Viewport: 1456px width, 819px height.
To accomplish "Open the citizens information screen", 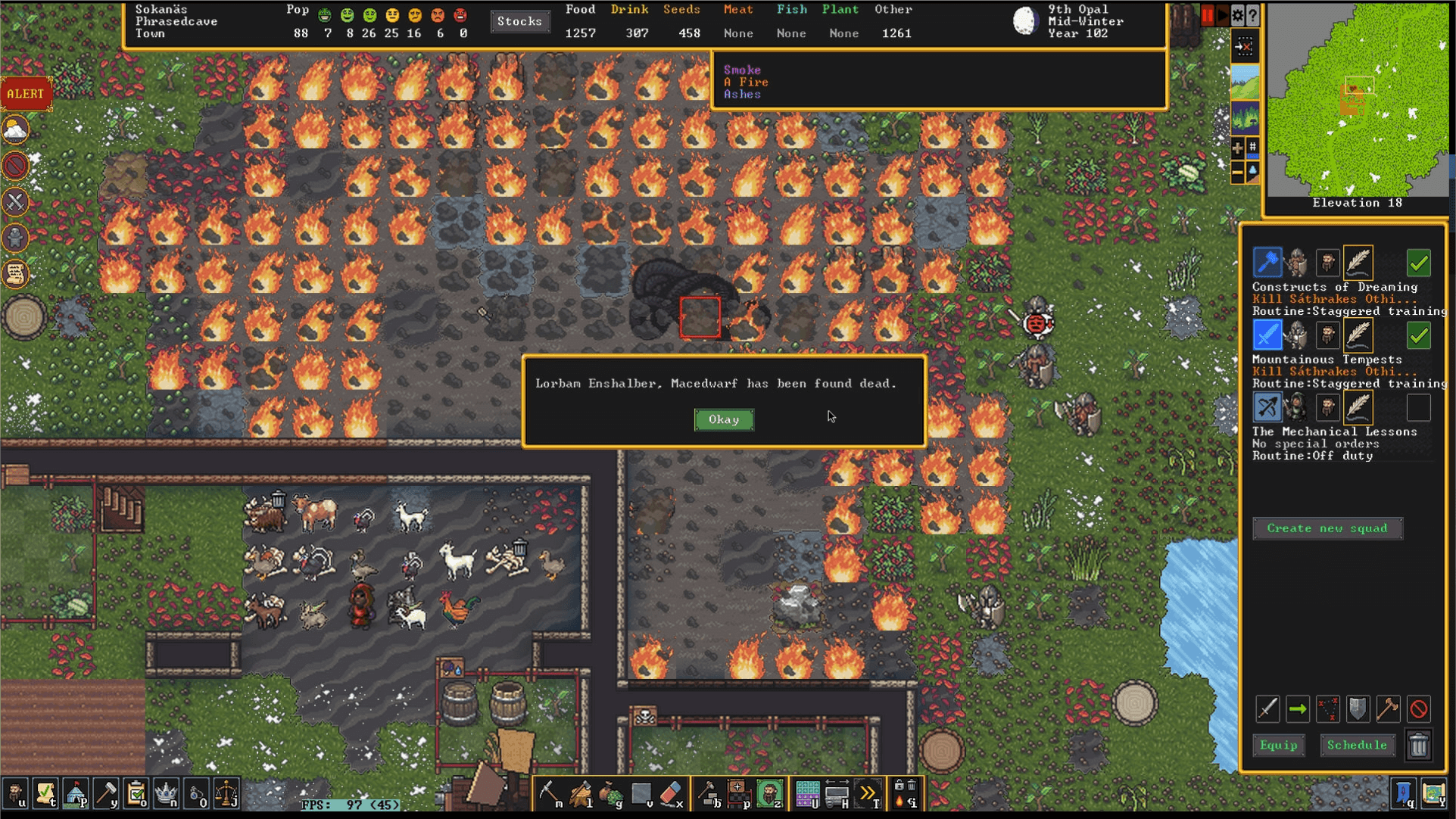I will pyautogui.click(x=15, y=794).
